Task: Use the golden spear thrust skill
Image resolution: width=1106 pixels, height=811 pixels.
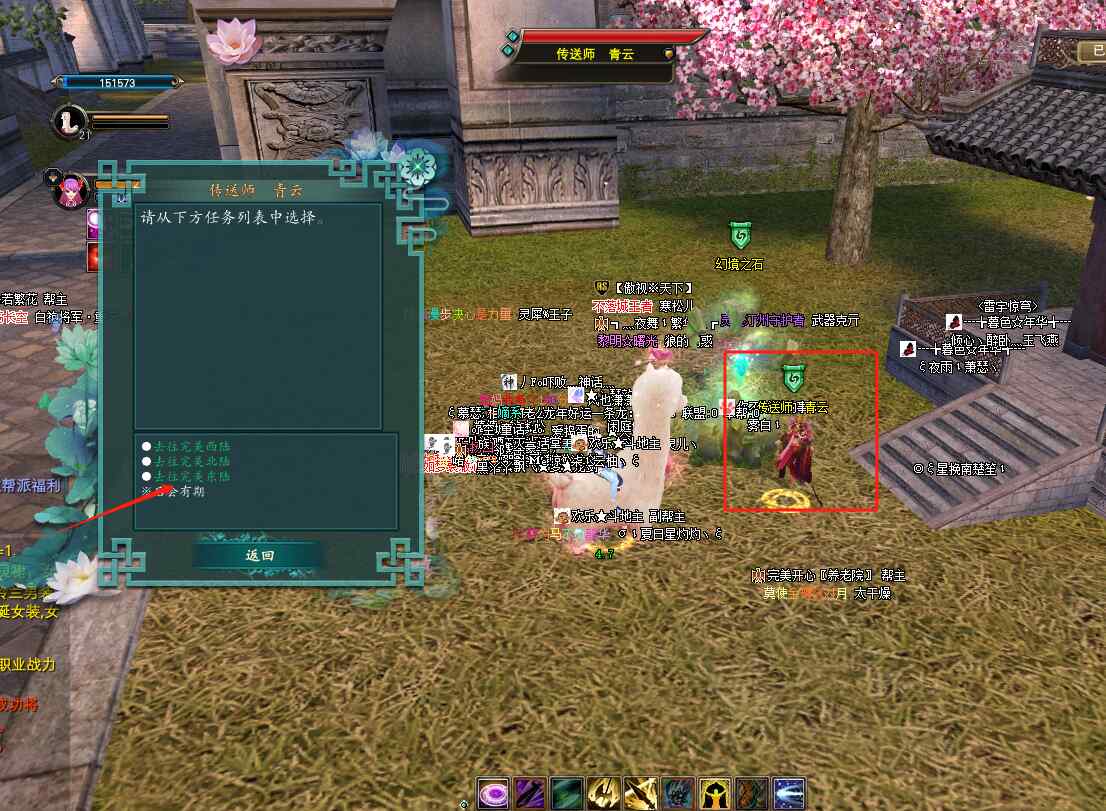Action: (x=640, y=793)
